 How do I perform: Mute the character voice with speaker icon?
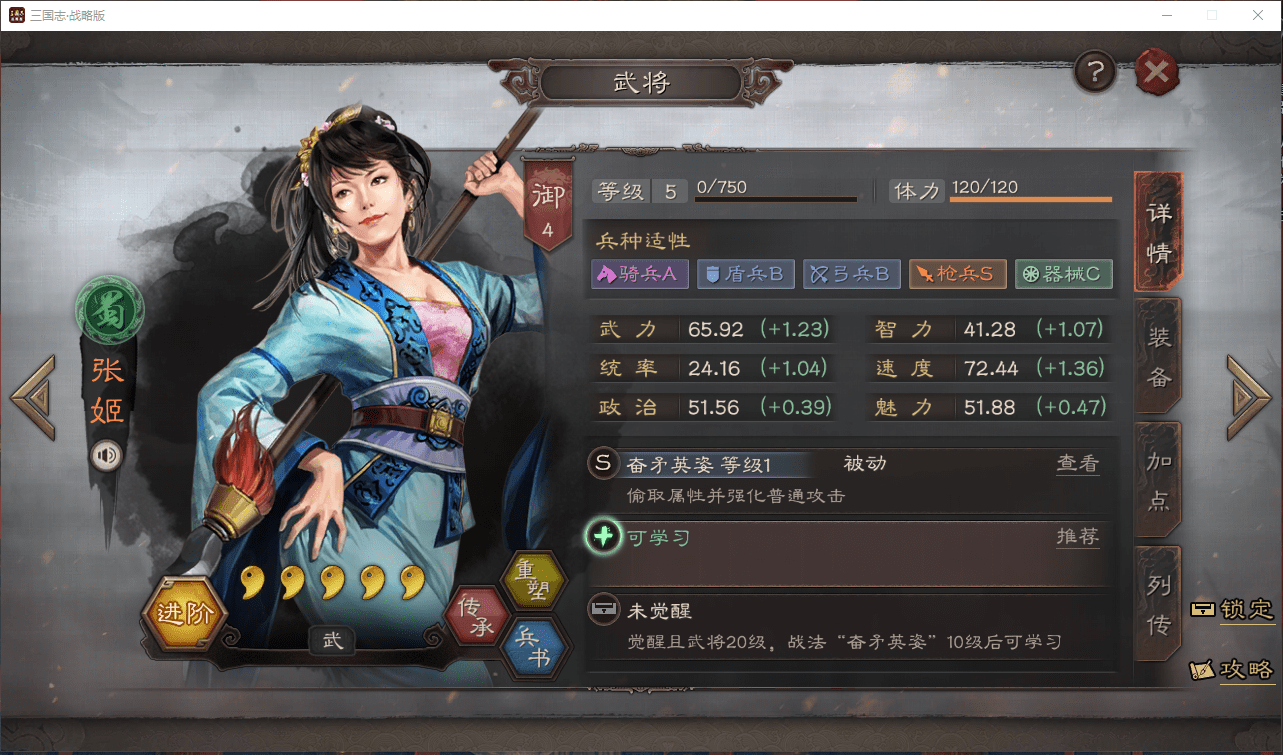coord(107,453)
